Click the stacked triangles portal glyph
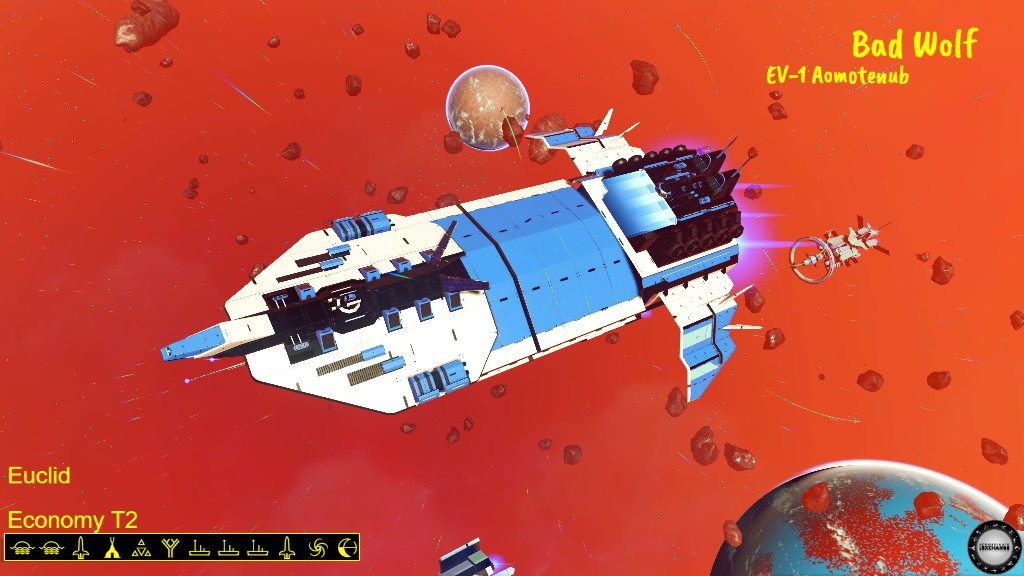Viewport: 1024px width, 576px height. pos(141,547)
